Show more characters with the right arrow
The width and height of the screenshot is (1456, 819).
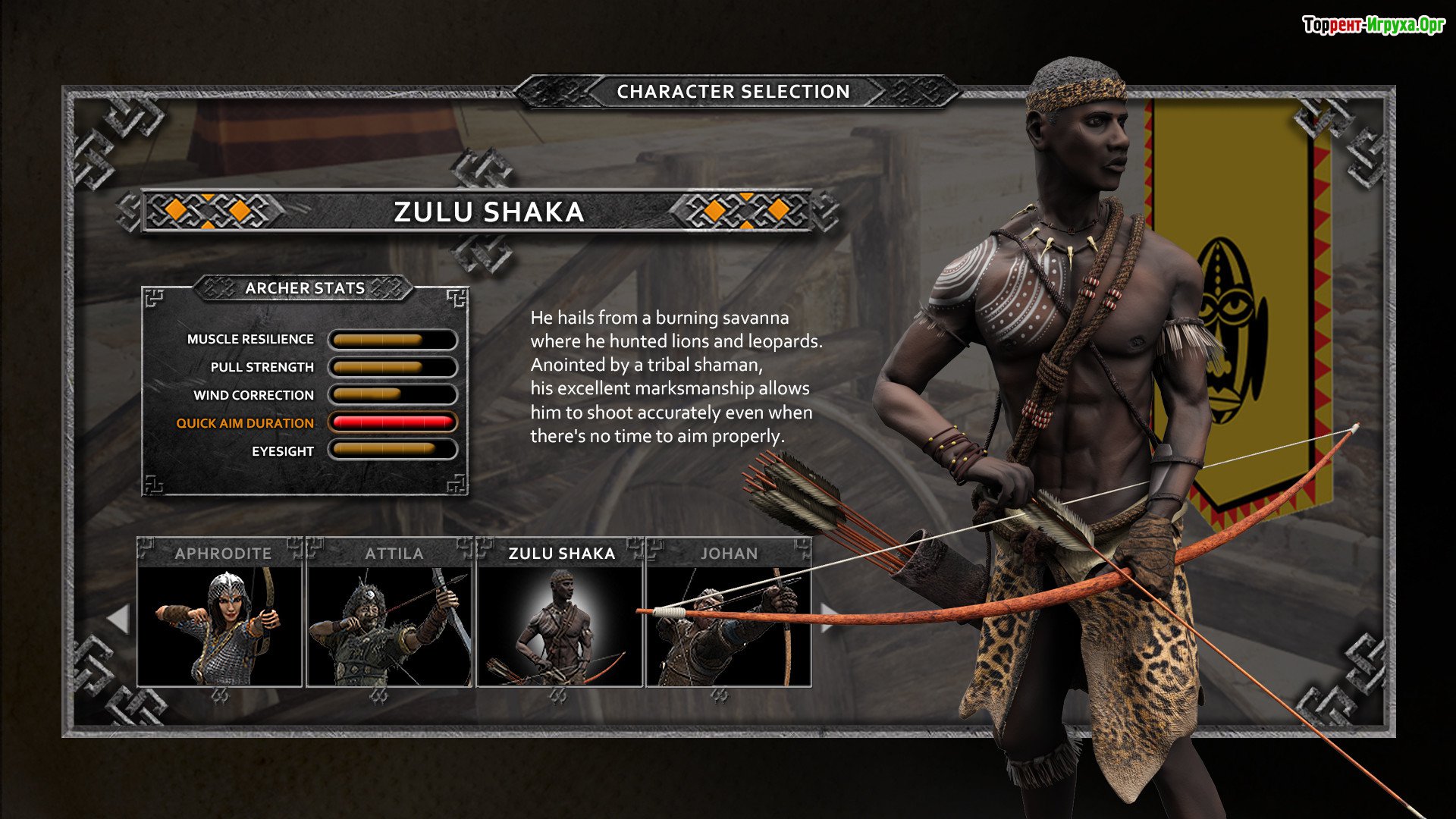point(830,617)
